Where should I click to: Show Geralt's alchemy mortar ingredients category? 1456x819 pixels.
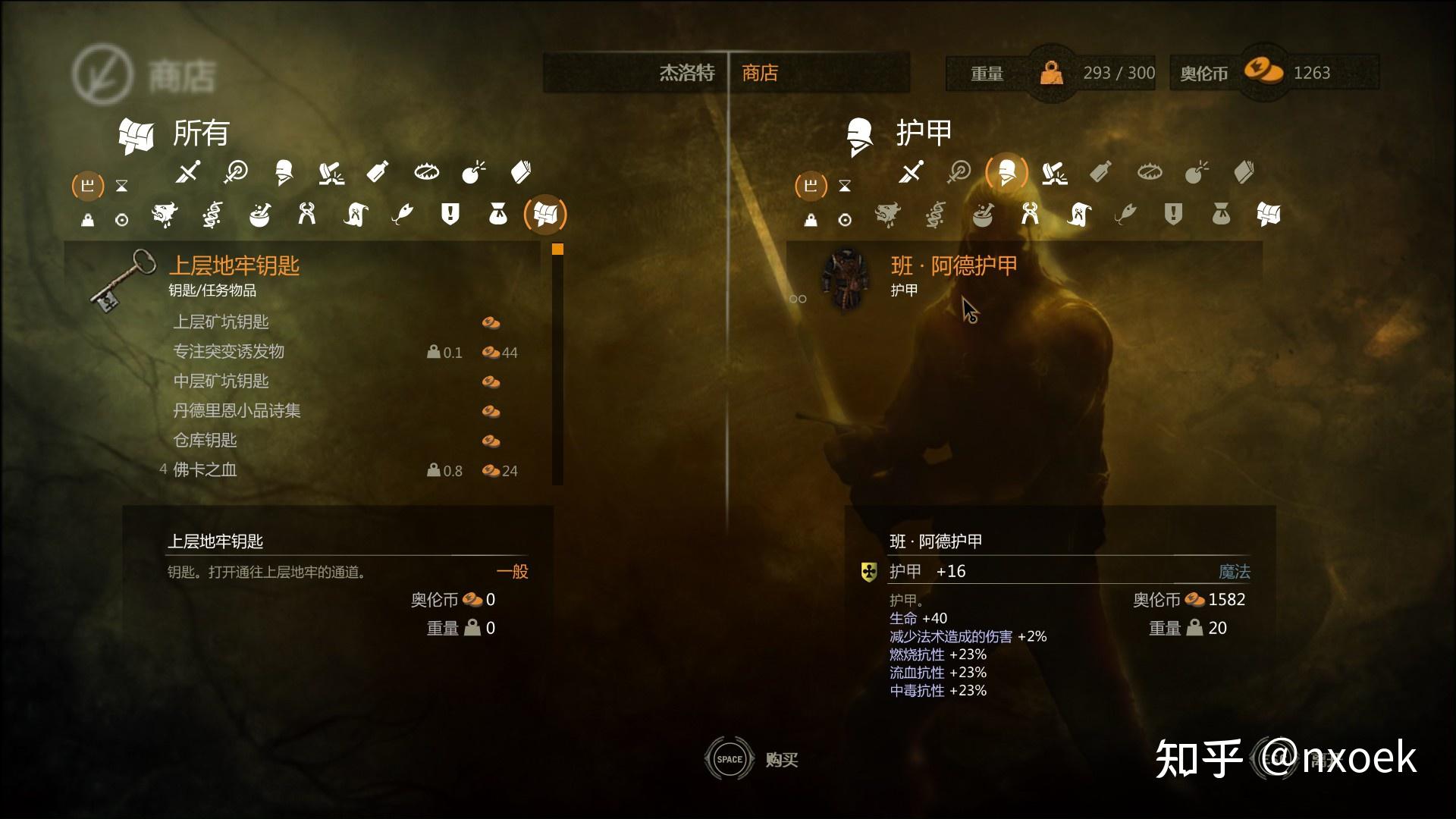(x=259, y=215)
